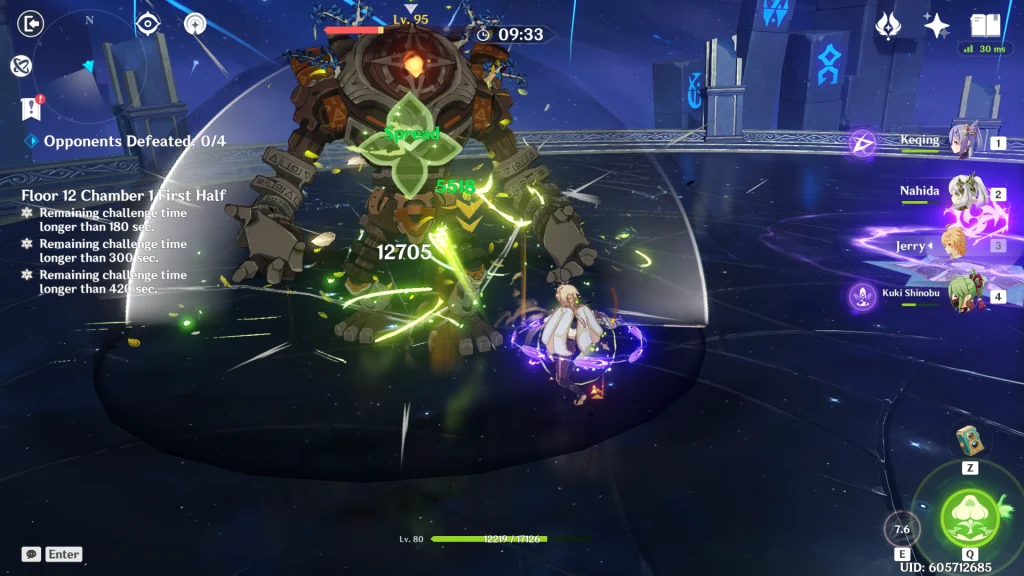
Task: Activate the Elemental Skill on cooldown
Action: click(x=902, y=529)
